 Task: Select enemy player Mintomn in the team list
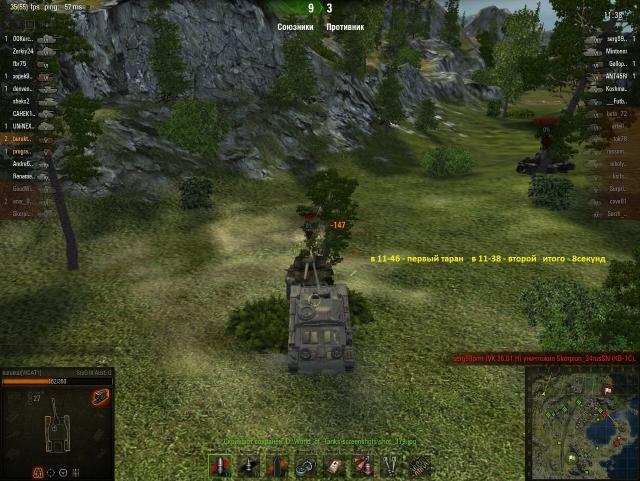(616, 51)
